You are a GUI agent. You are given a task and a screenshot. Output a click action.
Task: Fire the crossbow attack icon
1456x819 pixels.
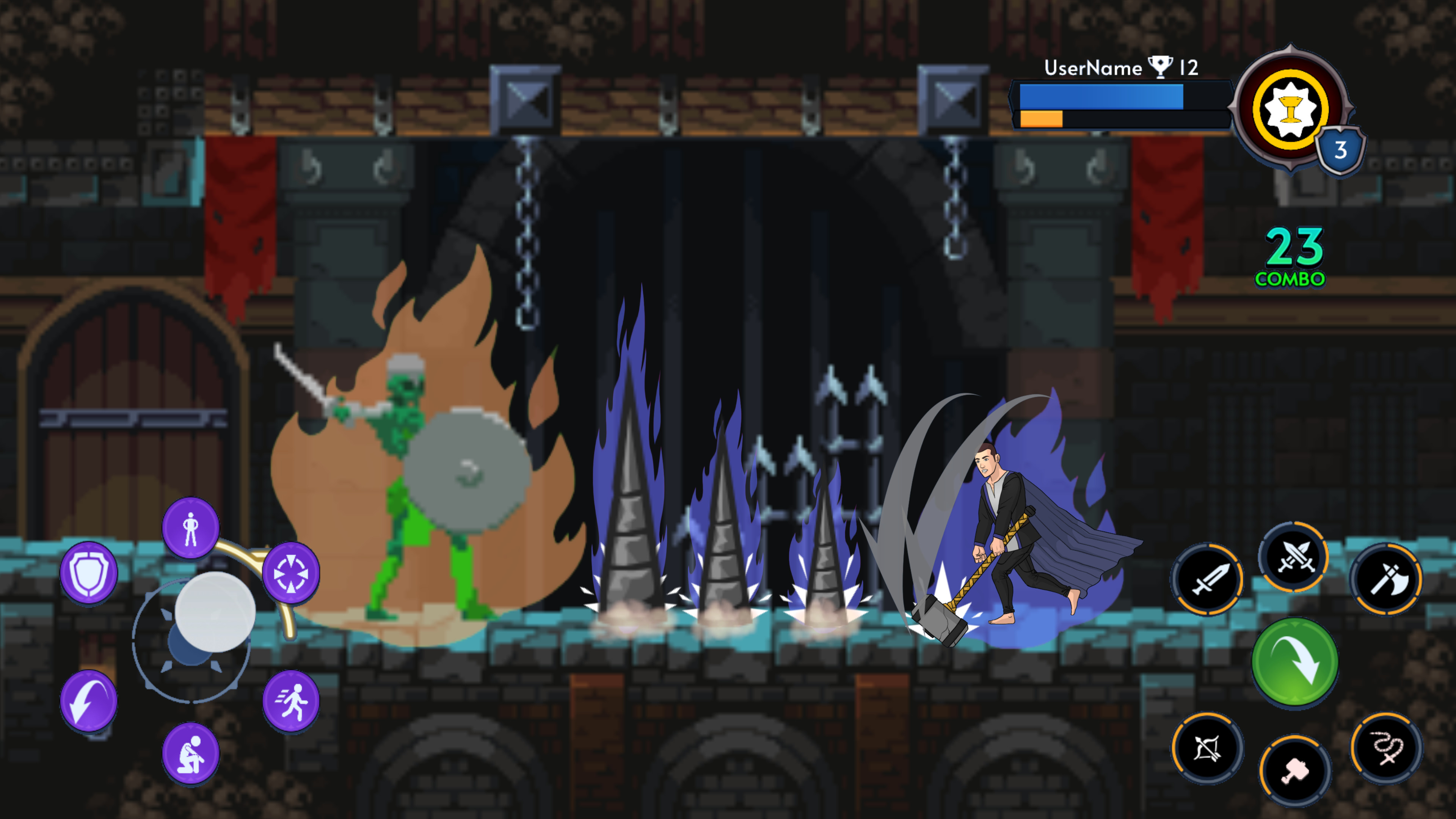click(1207, 748)
